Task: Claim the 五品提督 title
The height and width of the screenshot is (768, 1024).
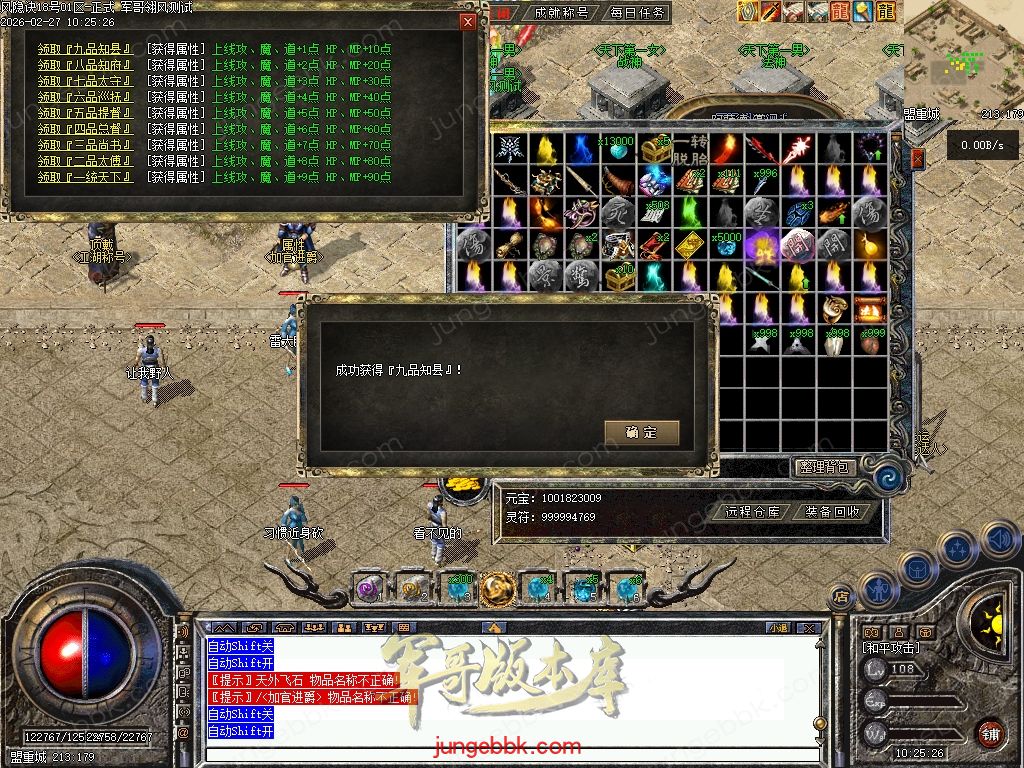Action: pyautogui.click(x=85, y=113)
